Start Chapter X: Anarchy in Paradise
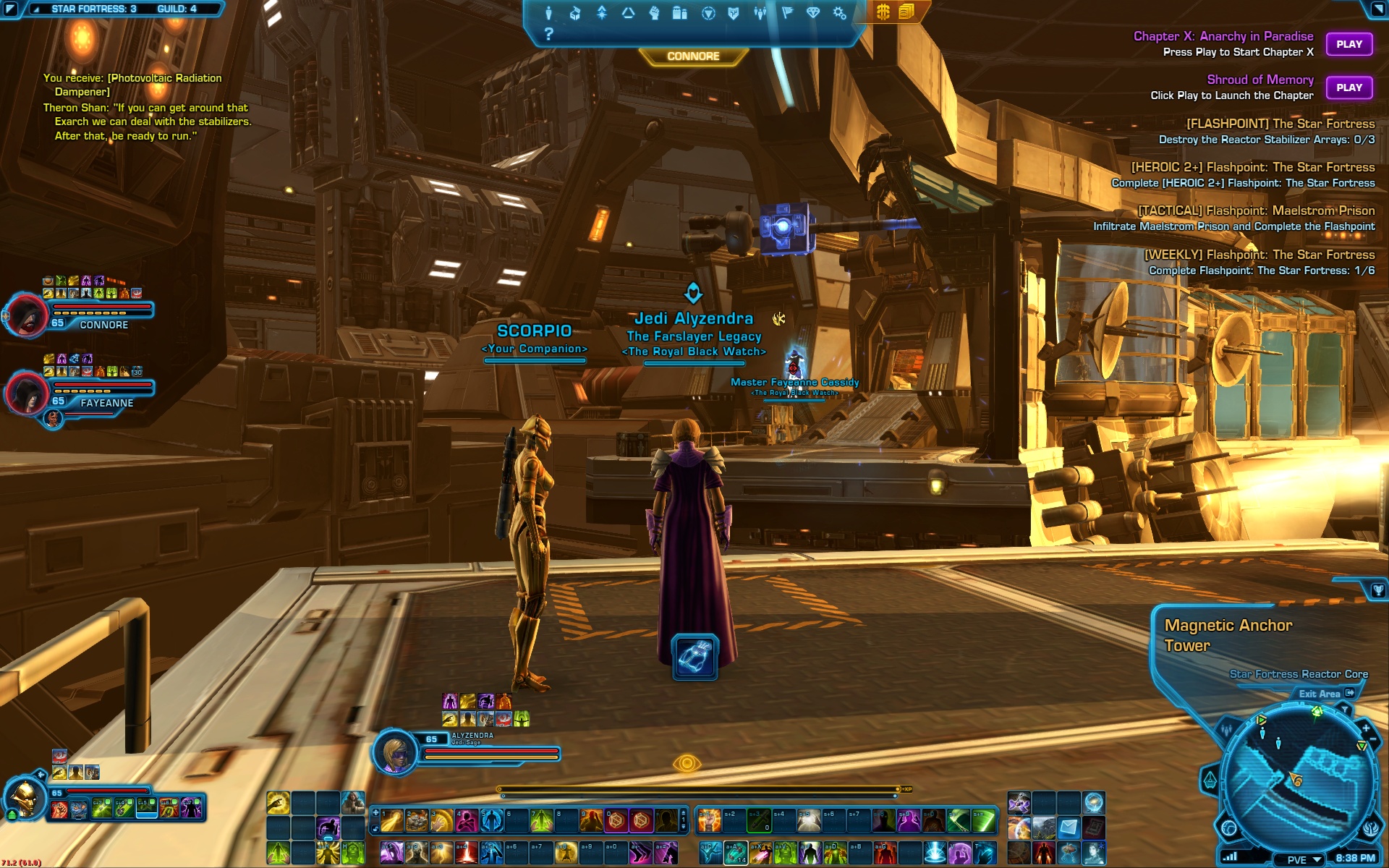This screenshot has width=1389, height=868. tap(1348, 44)
